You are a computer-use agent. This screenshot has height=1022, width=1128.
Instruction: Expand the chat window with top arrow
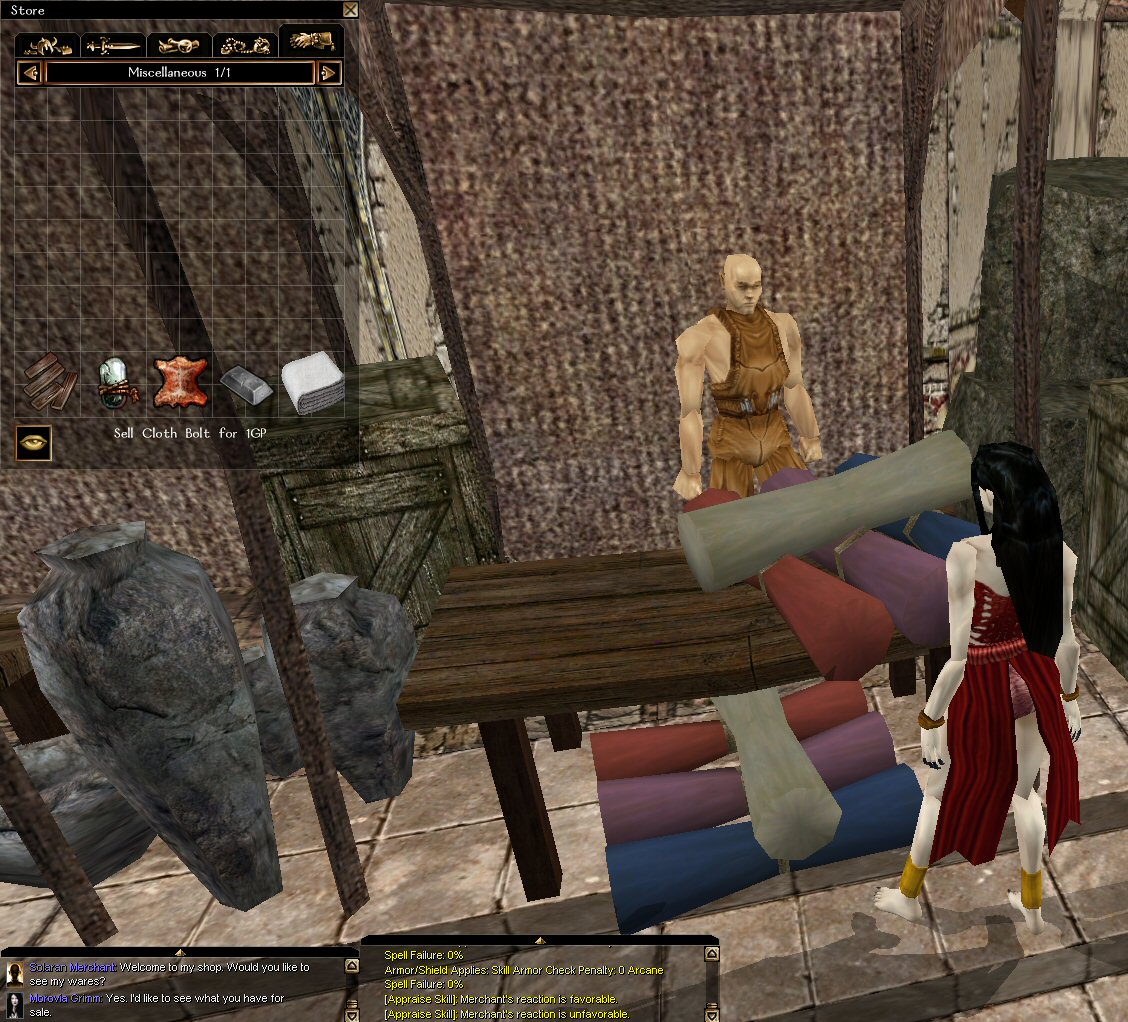click(180, 952)
